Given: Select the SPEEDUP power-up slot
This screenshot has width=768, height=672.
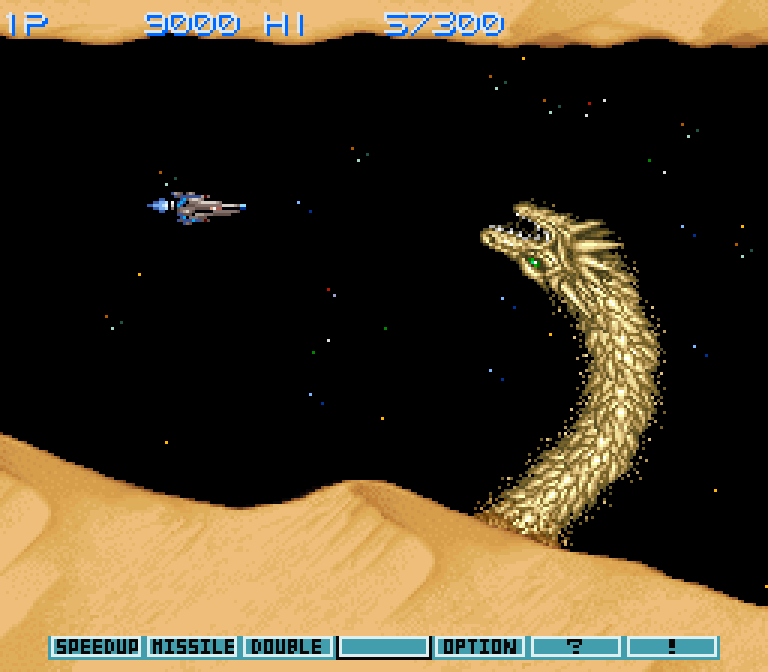Looking at the screenshot, I should (97, 647).
